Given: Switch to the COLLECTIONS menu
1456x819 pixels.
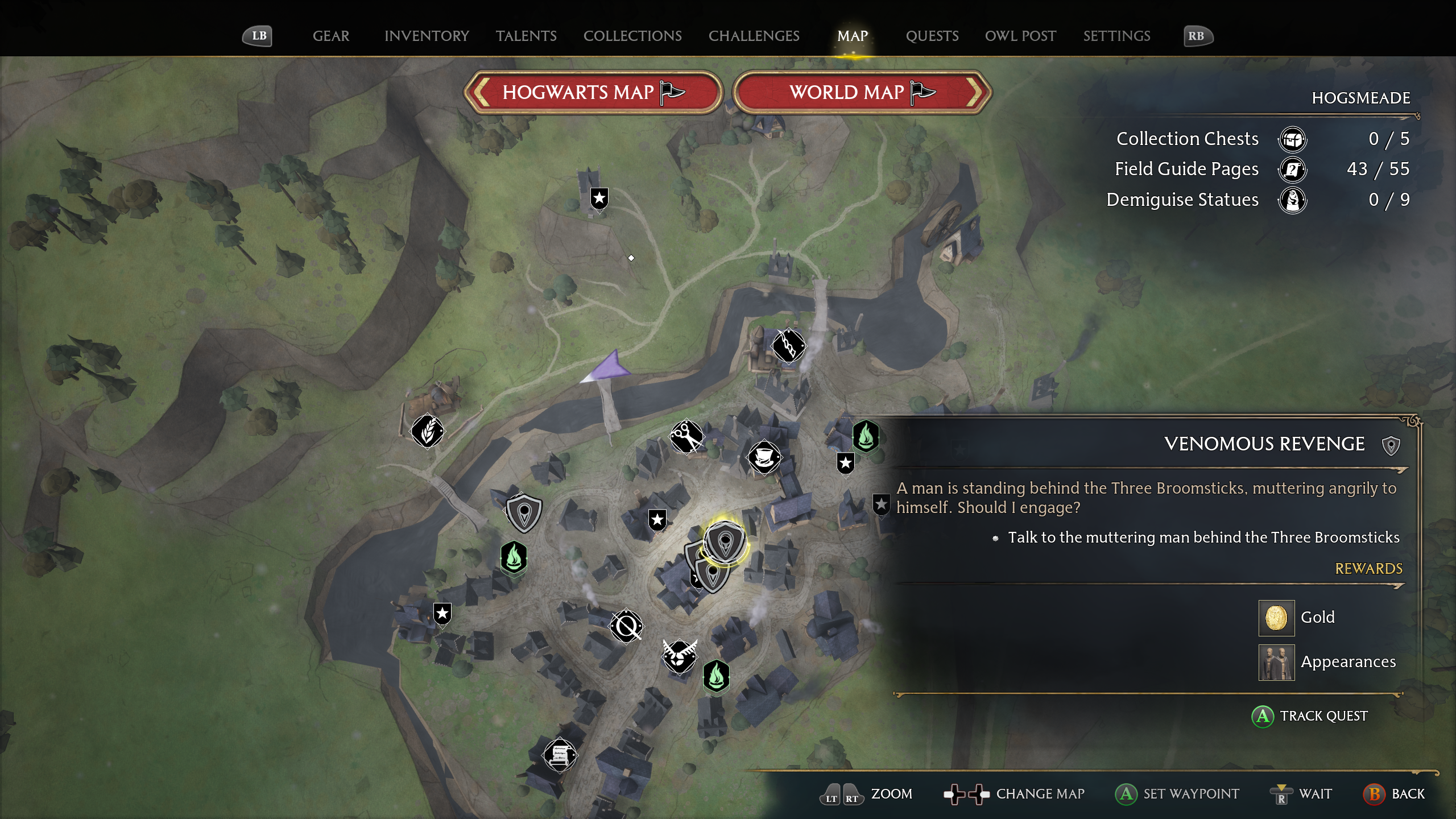Looking at the screenshot, I should coord(632,36).
